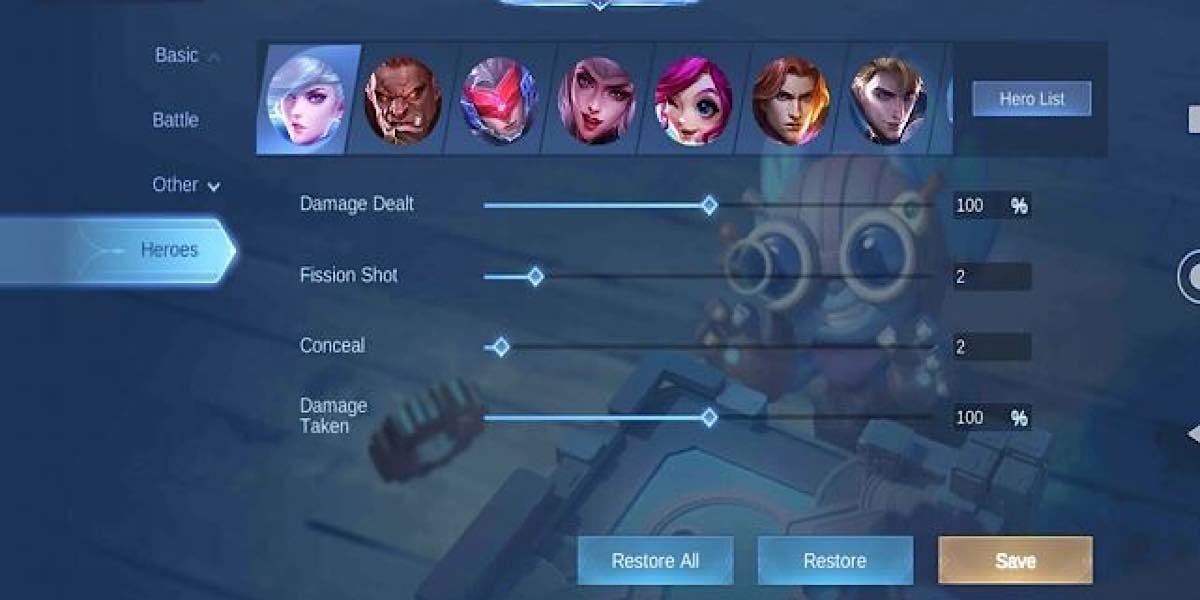Open the Battle settings tab
This screenshot has height=600, width=1200.
(x=175, y=120)
